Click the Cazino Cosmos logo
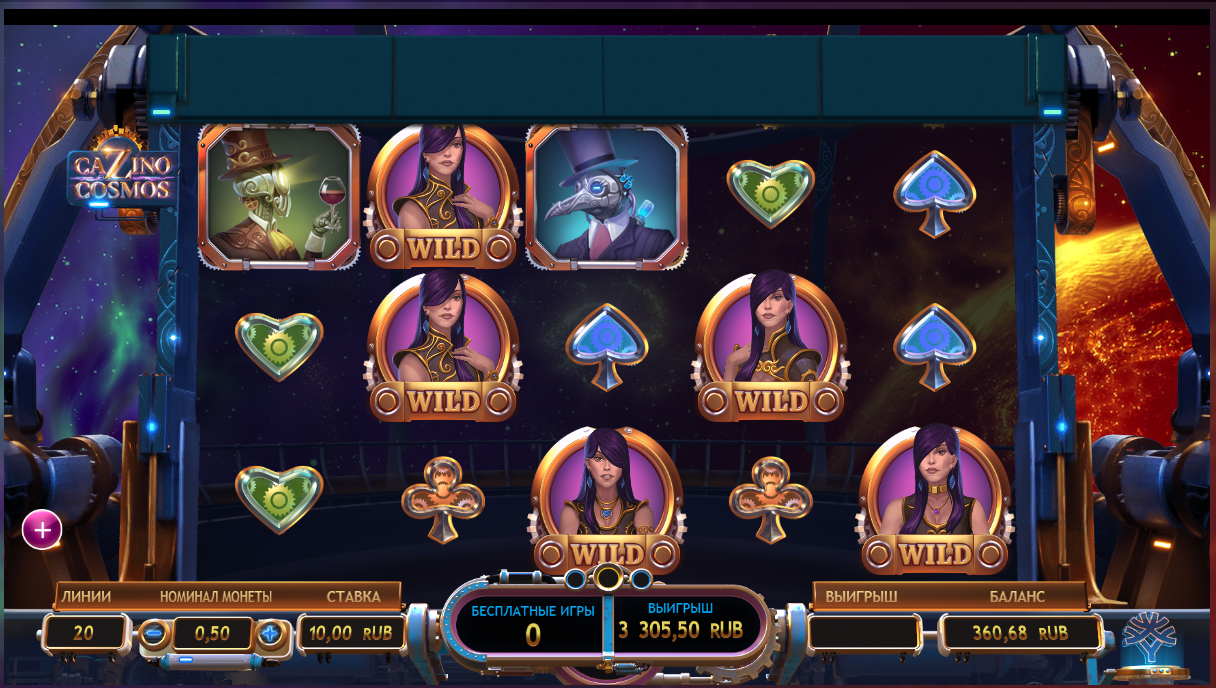Image resolution: width=1216 pixels, height=688 pixels. 122,175
